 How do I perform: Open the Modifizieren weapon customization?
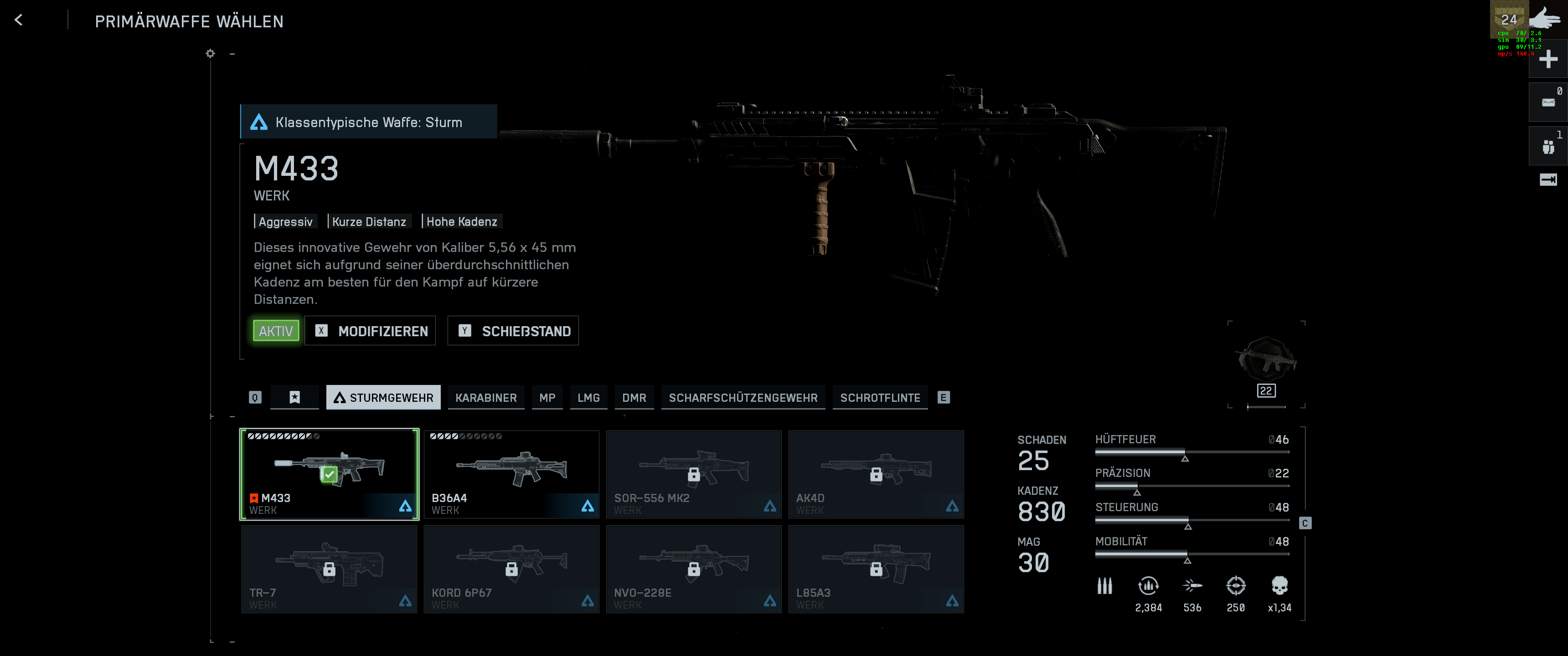370,331
